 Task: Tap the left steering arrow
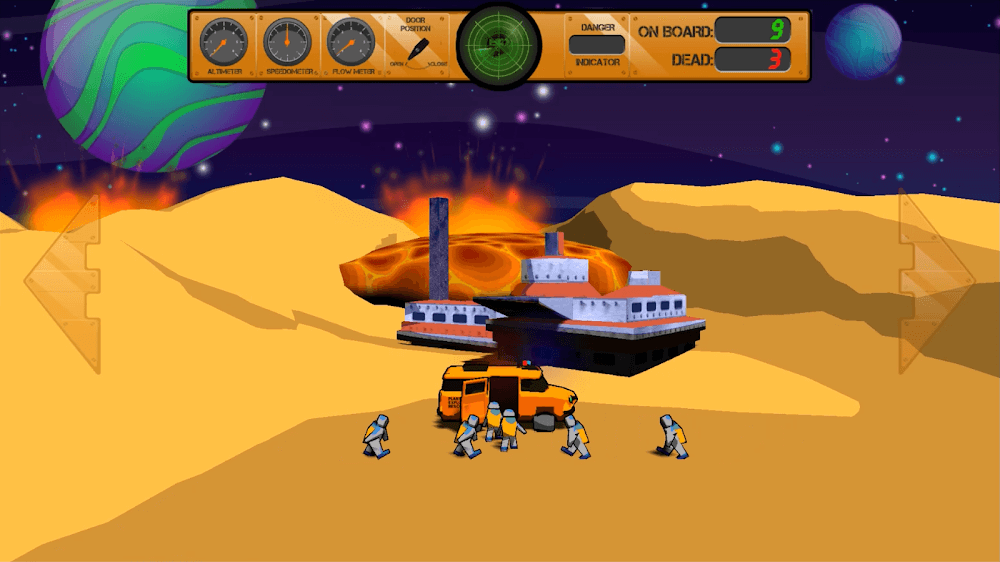pos(62,284)
